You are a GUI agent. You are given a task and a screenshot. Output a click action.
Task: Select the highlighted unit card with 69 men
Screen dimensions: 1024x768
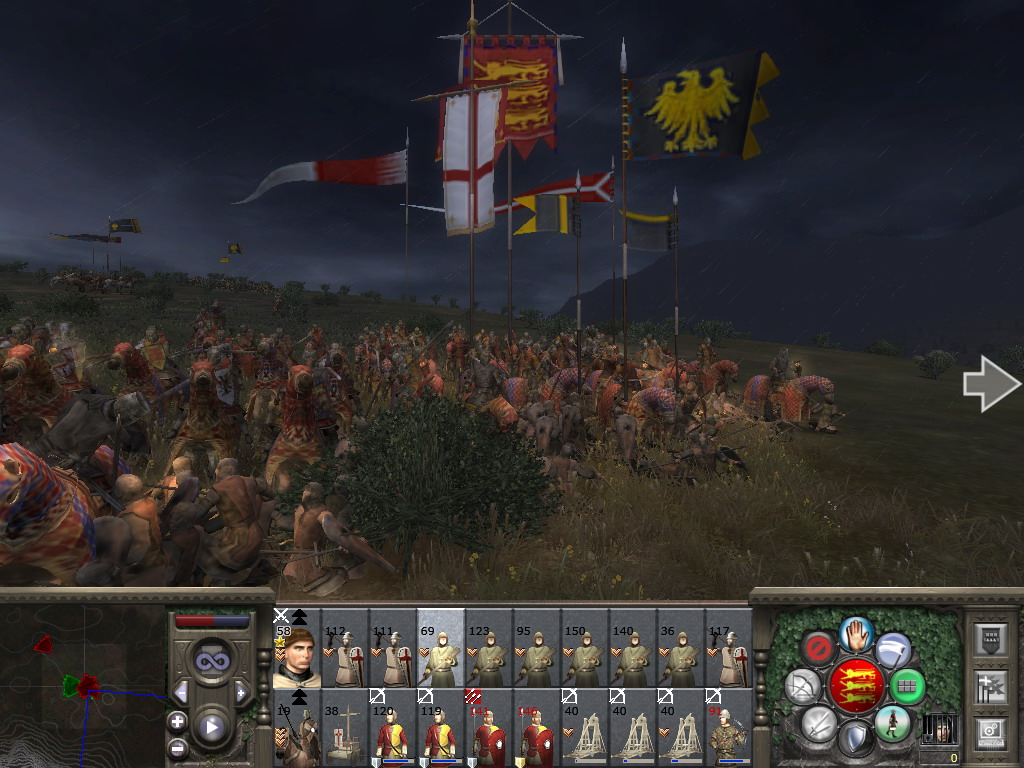[x=440, y=649]
